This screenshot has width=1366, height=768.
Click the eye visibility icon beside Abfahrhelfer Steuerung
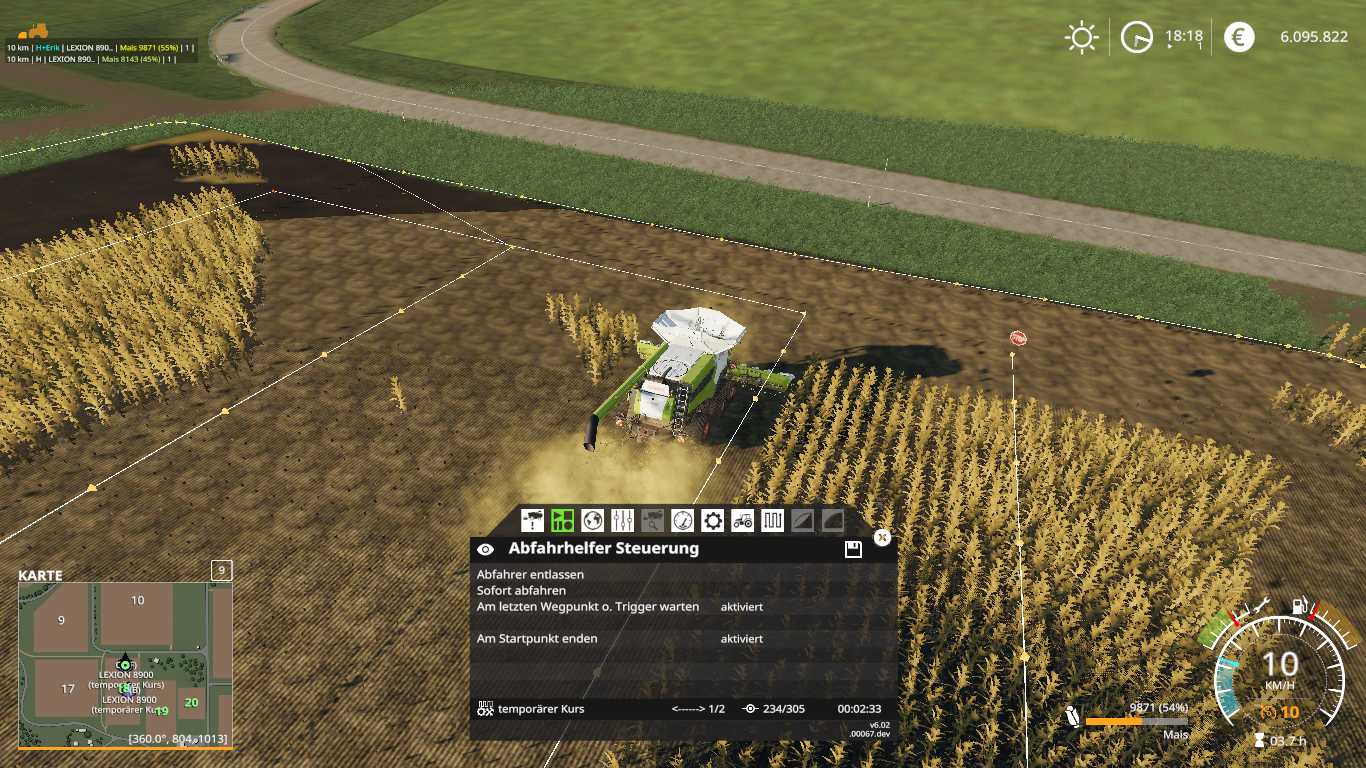pyautogui.click(x=487, y=548)
